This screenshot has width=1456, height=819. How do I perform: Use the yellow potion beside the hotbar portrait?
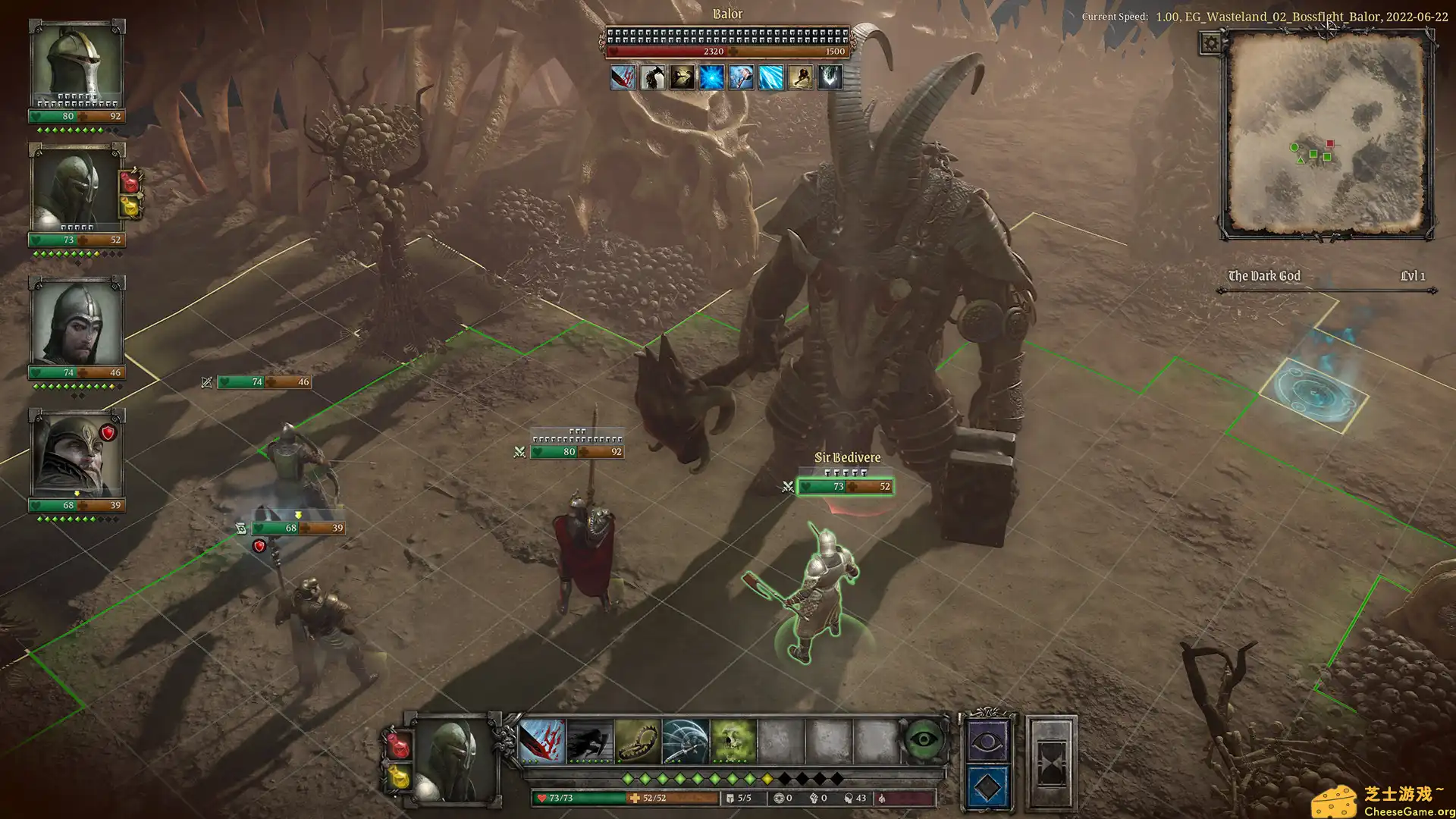click(399, 778)
